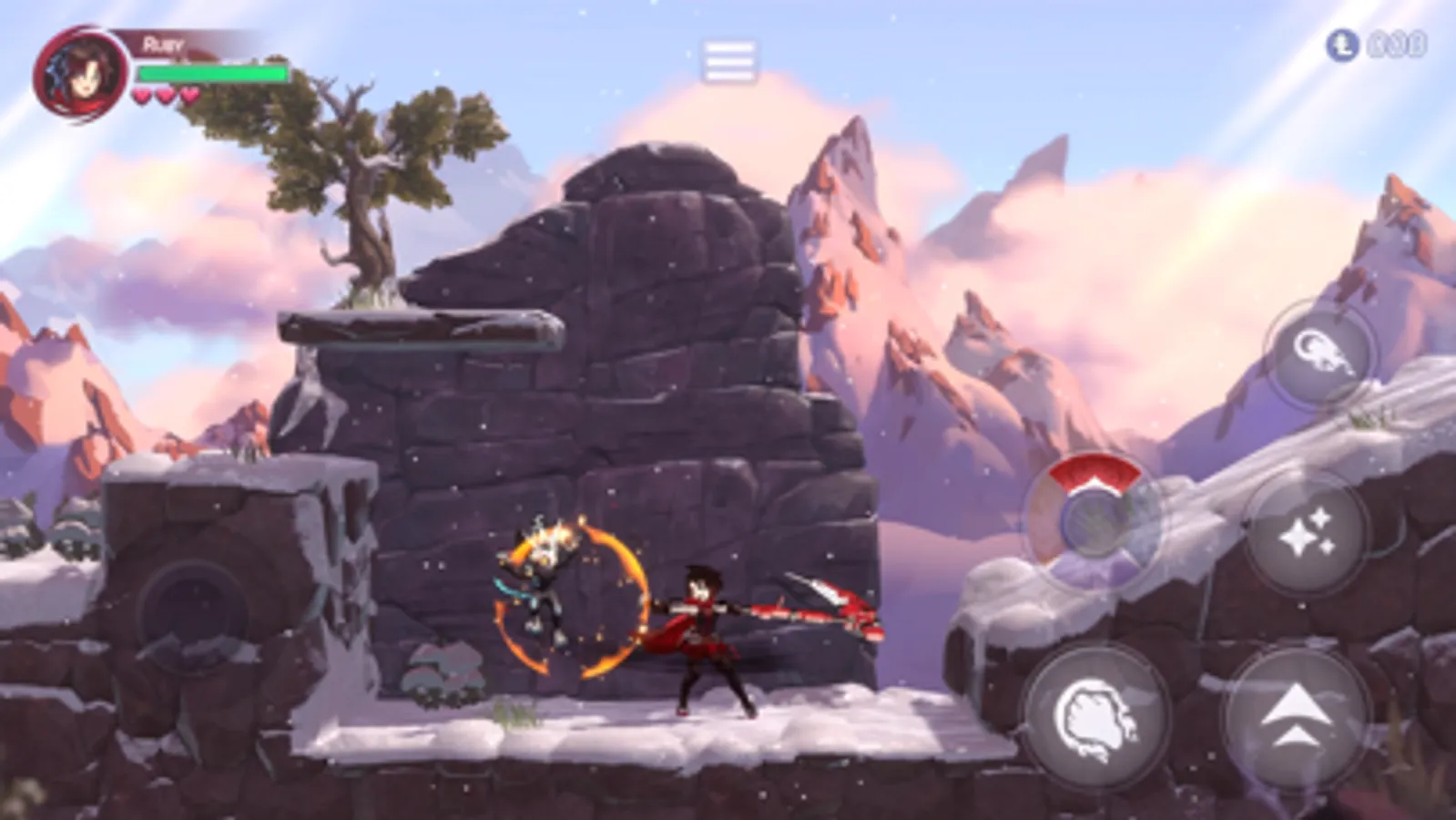
Task: Tap the rightmost heart icon
Action: 187,95
